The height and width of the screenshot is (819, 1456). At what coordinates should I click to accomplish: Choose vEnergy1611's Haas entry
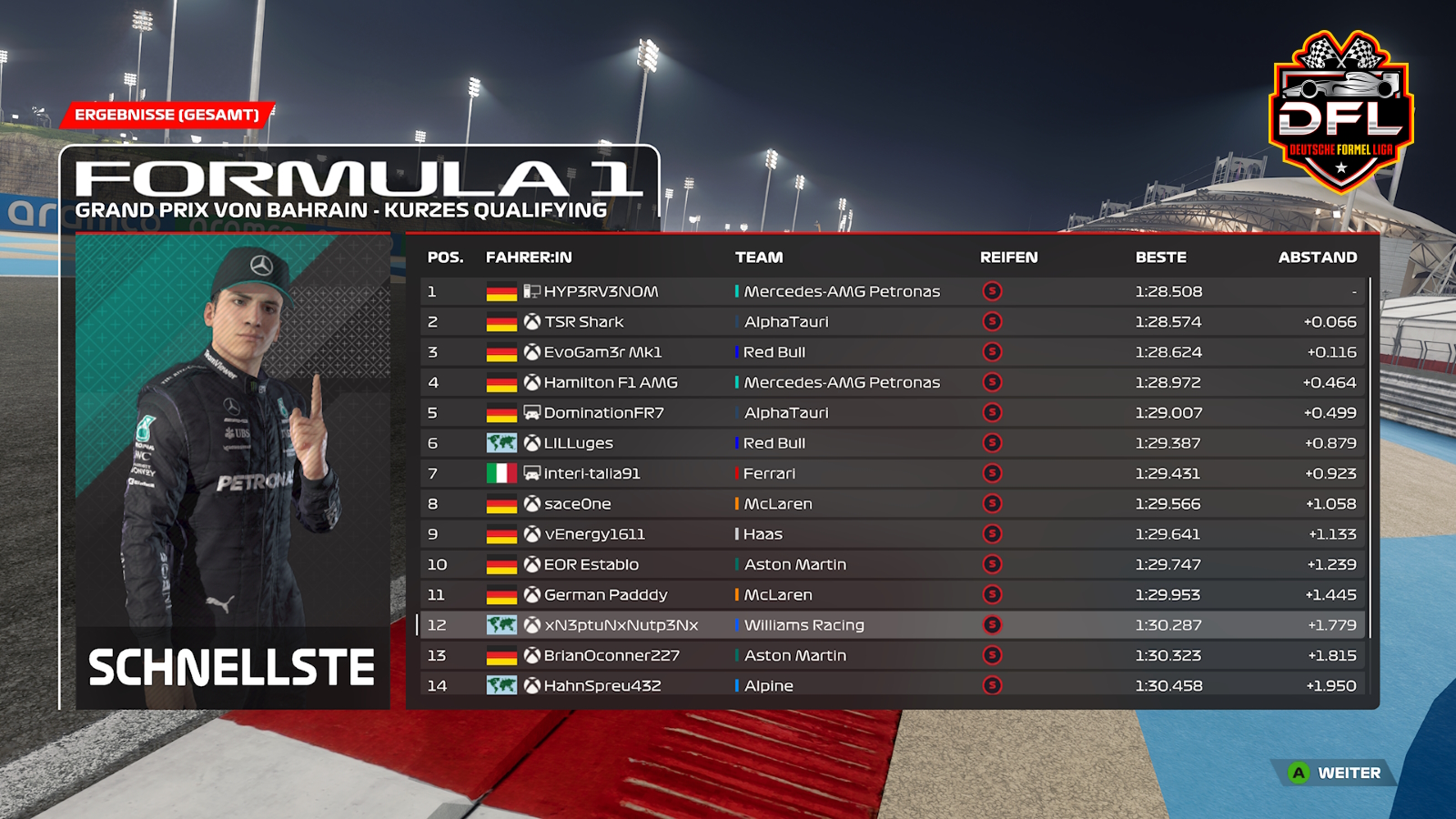coord(594,534)
